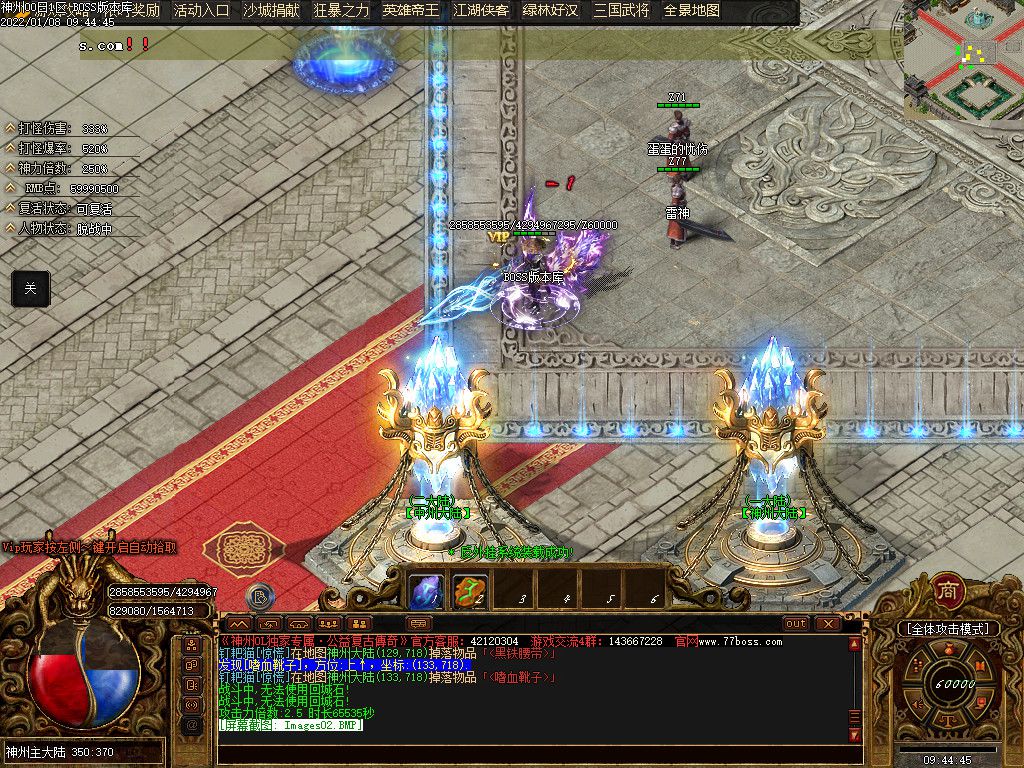Select the 三国武将 menu entry
Image resolution: width=1024 pixels, height=768 pixels.
point(621,11)
